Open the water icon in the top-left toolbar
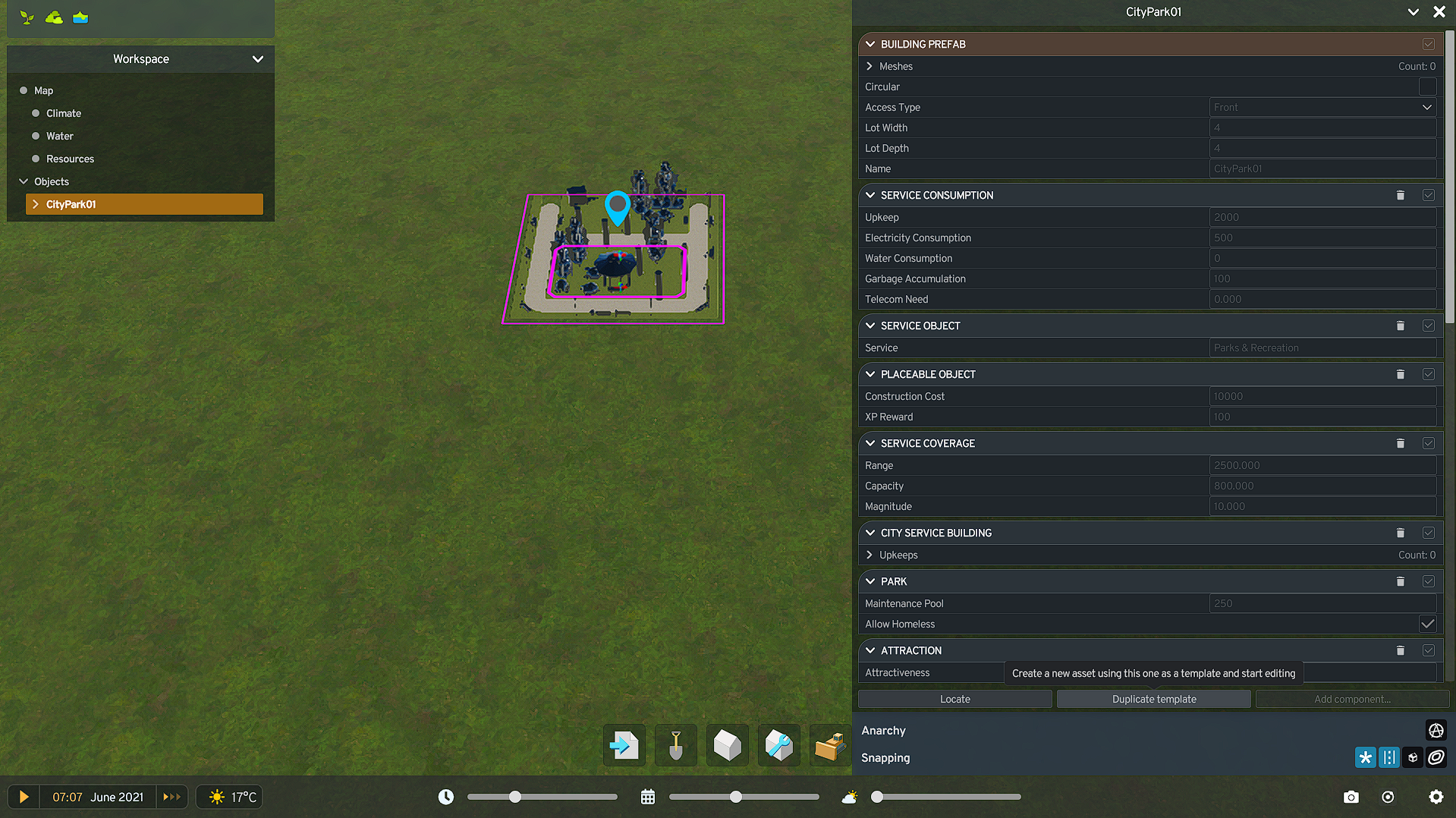Image resolution: width=1456 pixels, height=818 pixels. 80,16
